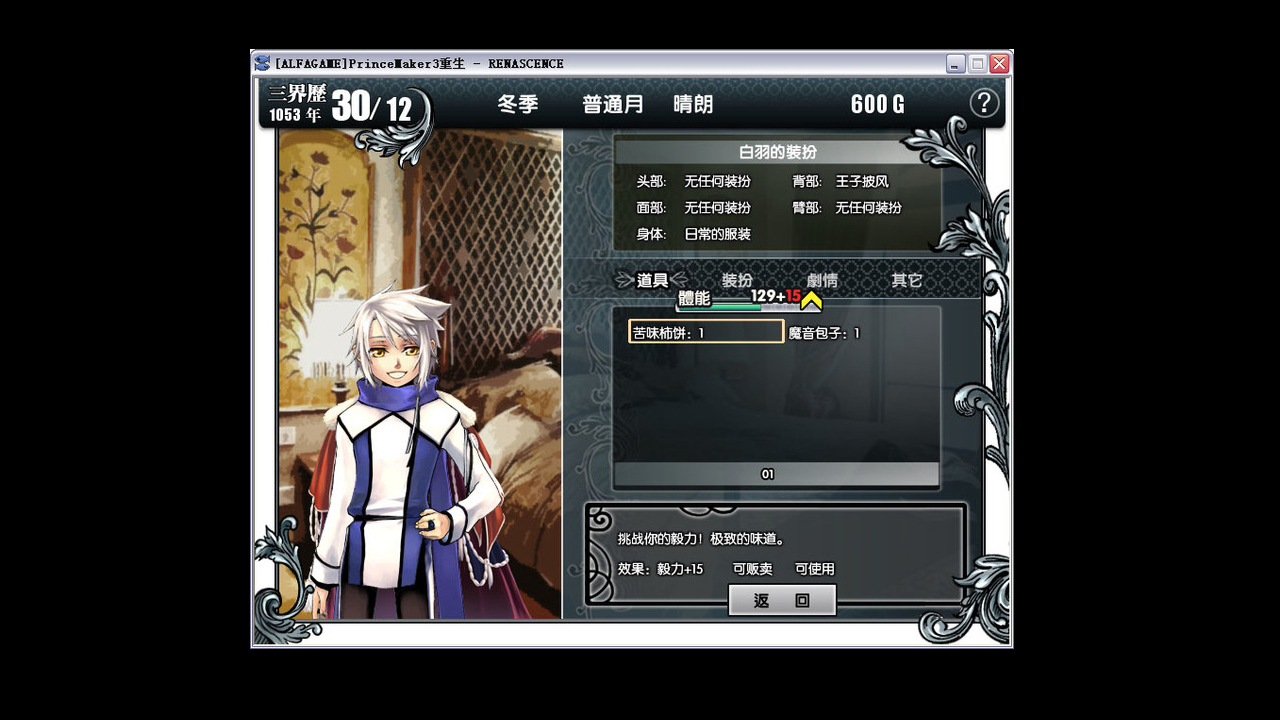The width and height of the screenshot is (1280, 720).
Task: Select the 苦味柿饼 item slot
Action: coord(704,331)
